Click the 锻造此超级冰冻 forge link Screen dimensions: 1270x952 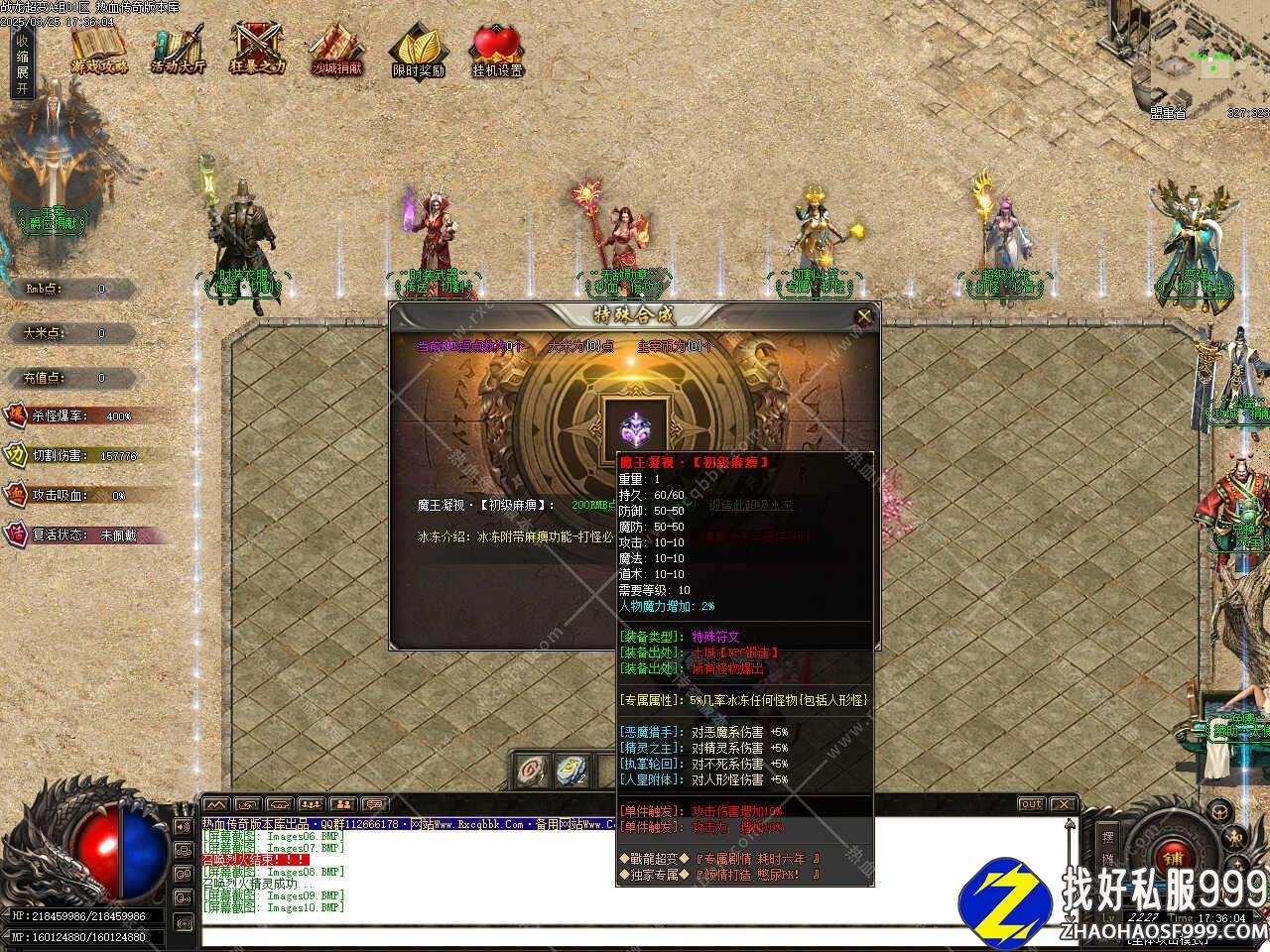[x=750, y=505]
